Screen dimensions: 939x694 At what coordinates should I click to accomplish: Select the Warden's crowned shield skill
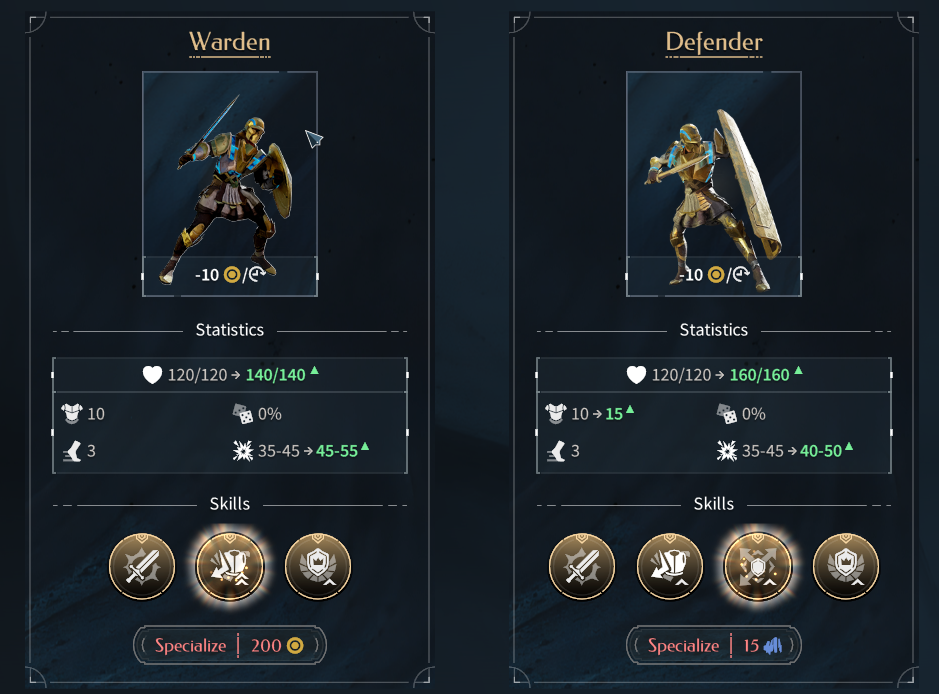pyautogui.click(x=318, y=567)
